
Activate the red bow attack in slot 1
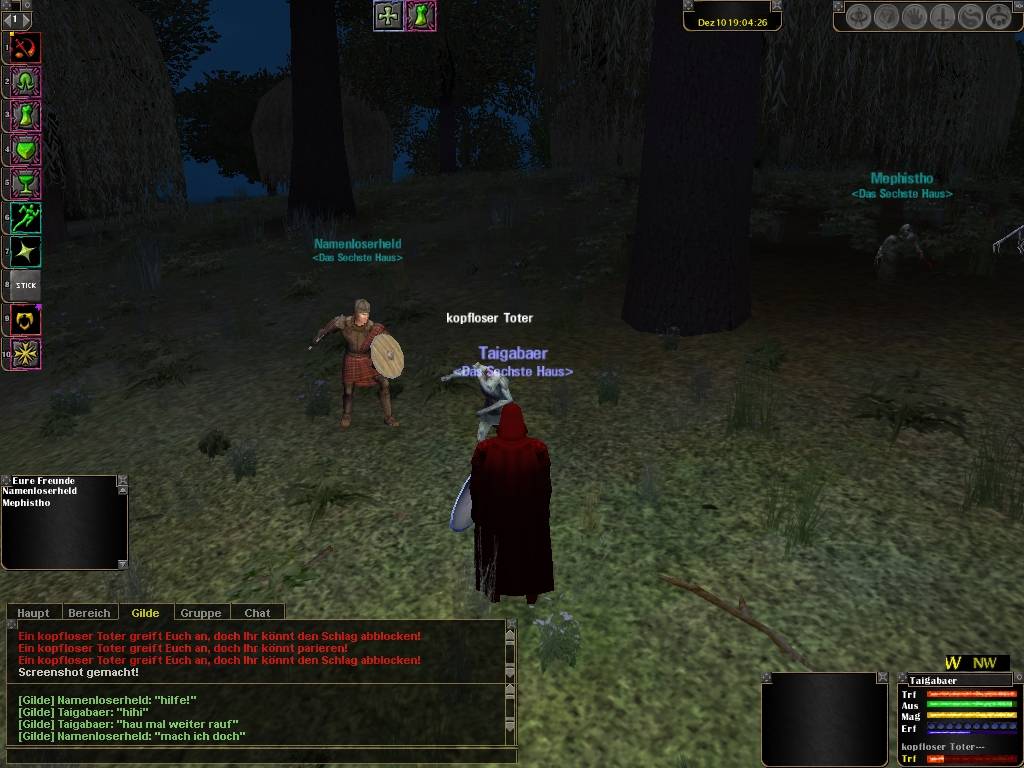26,47
